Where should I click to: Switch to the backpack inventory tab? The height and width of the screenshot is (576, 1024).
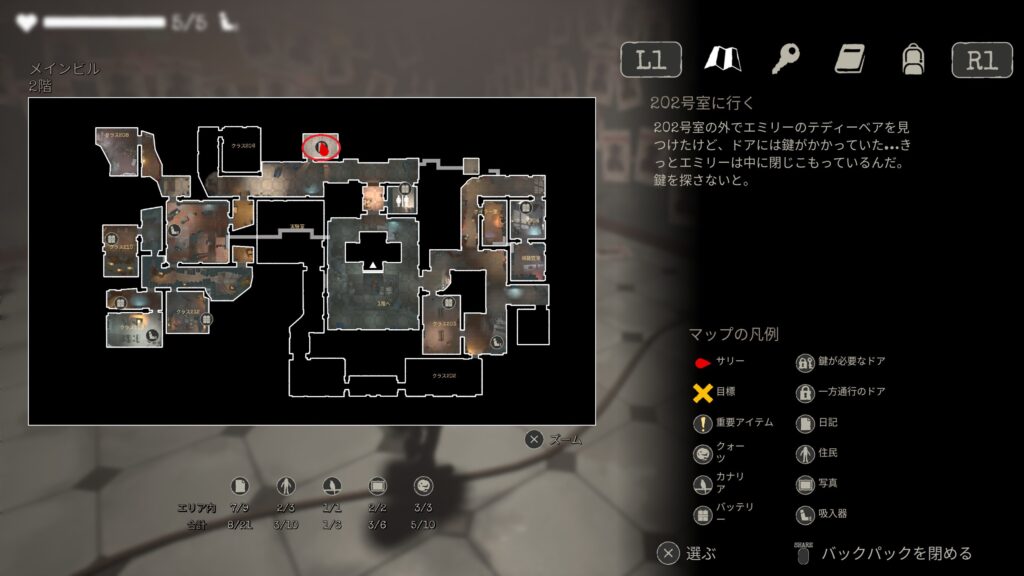(911, 59)
